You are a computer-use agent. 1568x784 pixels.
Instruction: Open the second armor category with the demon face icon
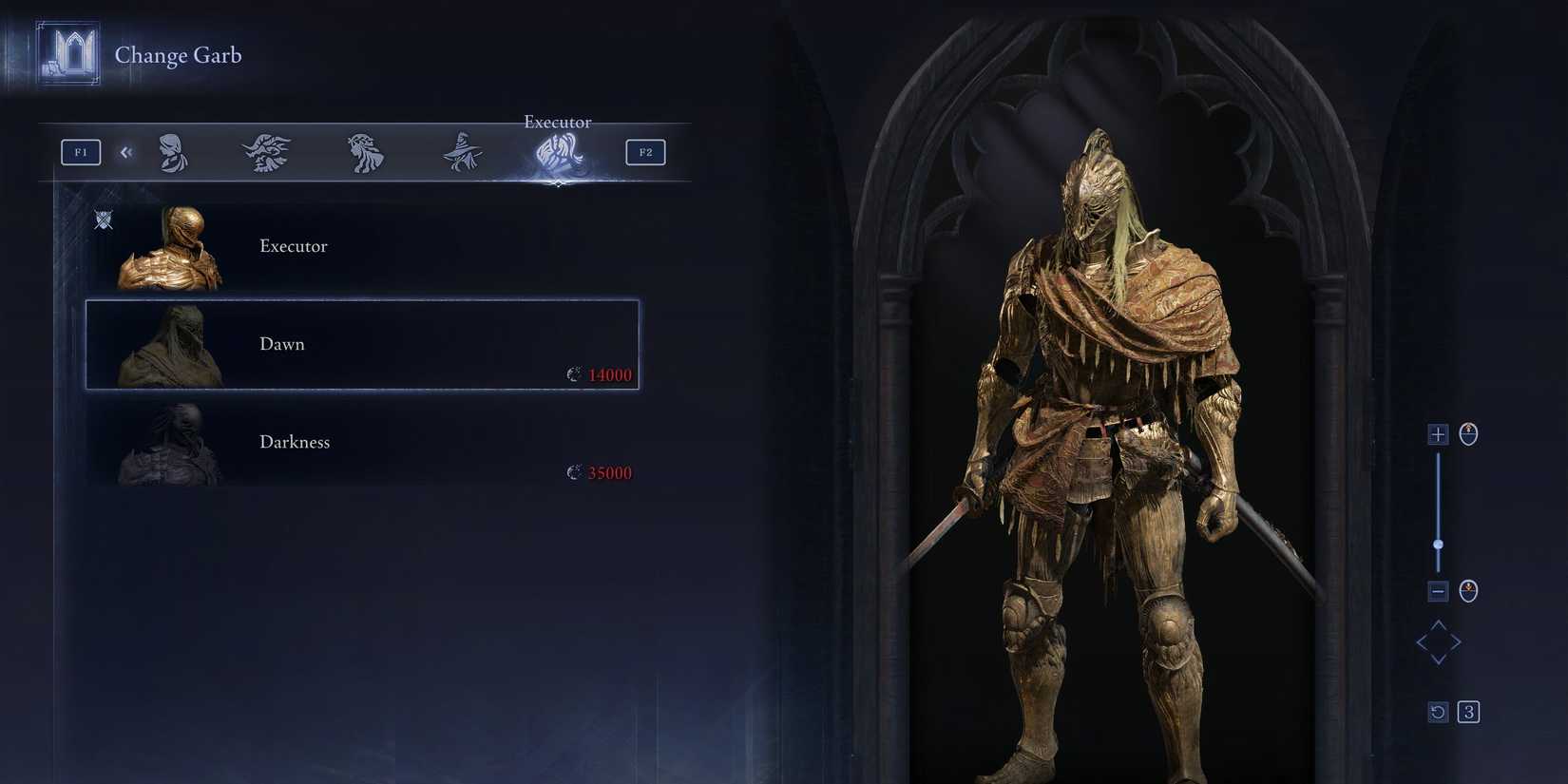click(x=266, y=152)
